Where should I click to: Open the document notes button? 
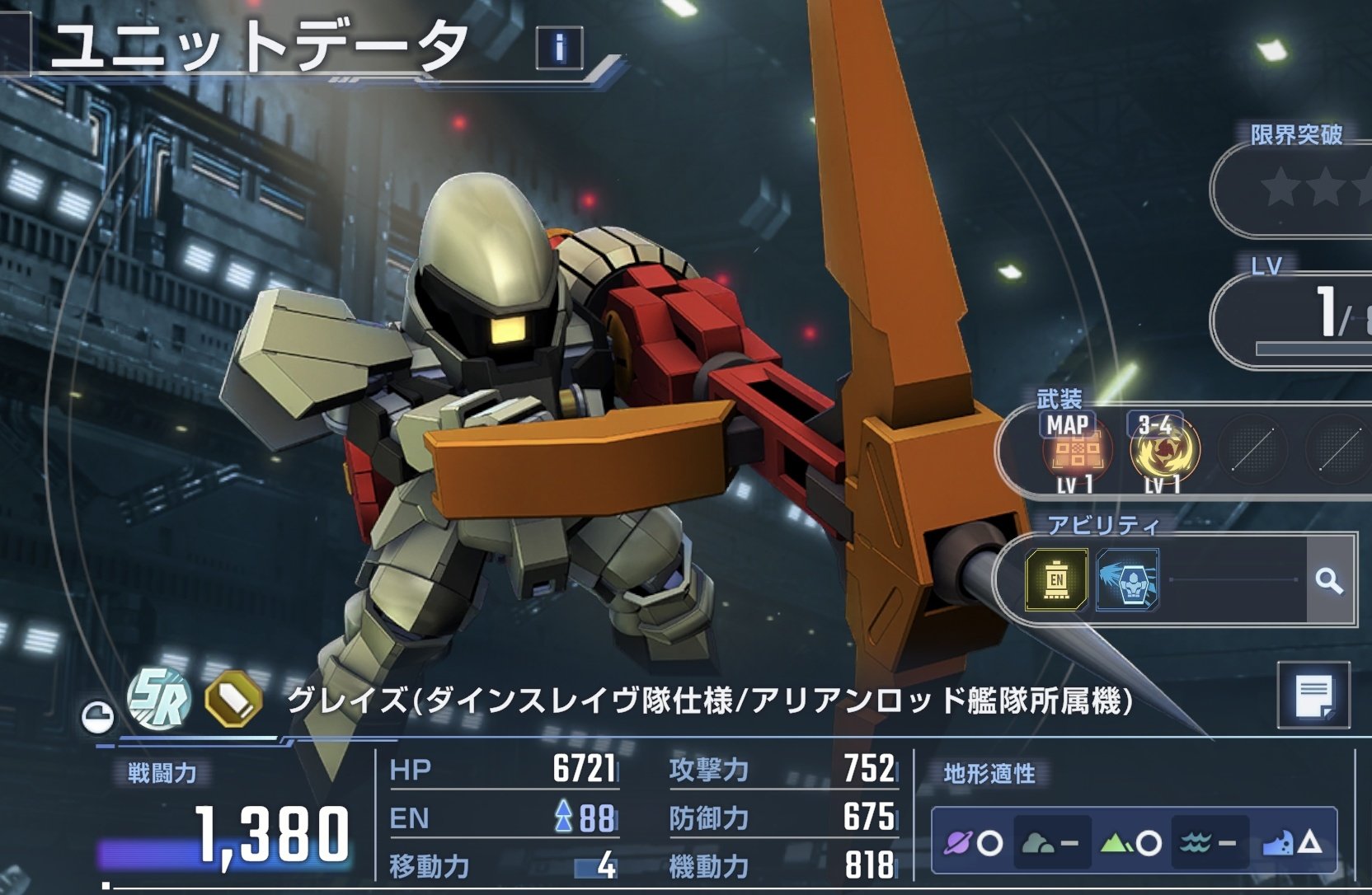click(x=1313, y=695)
